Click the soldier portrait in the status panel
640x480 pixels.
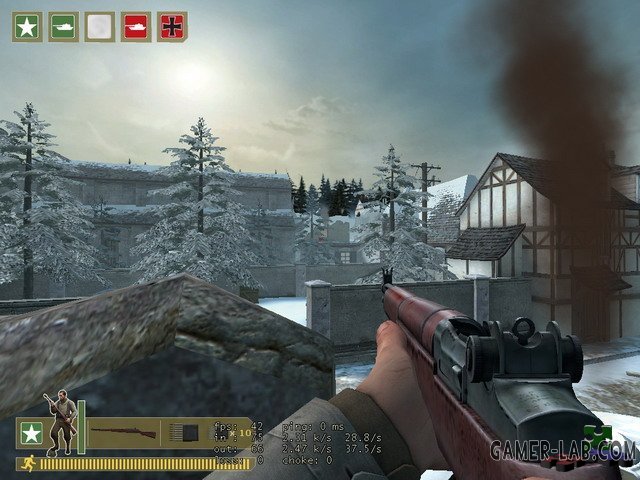coord(63,420)
